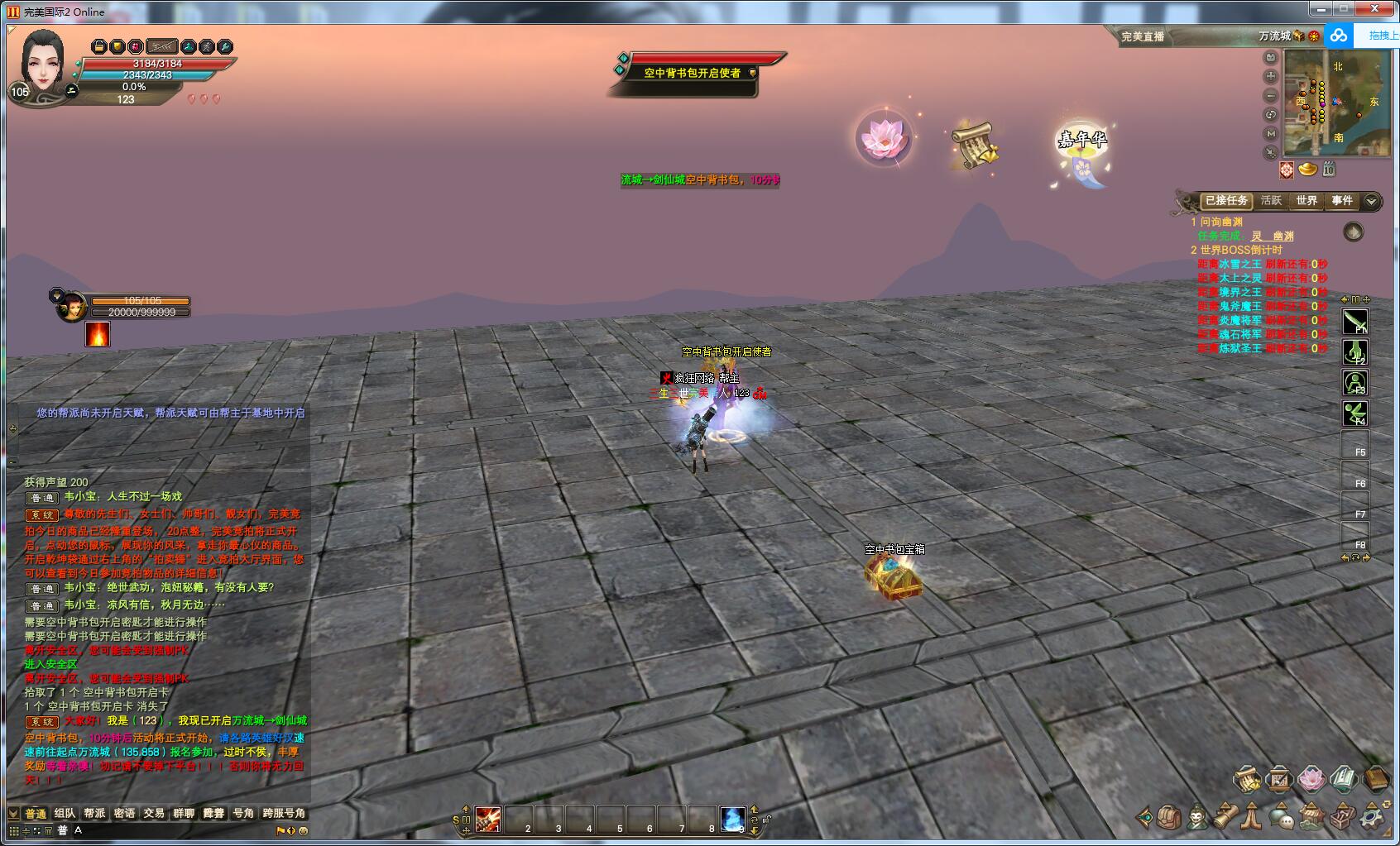Open the smiley emoticon picker in chat
This screenshot has height=846, width=1400.
[x=304, y=831]
